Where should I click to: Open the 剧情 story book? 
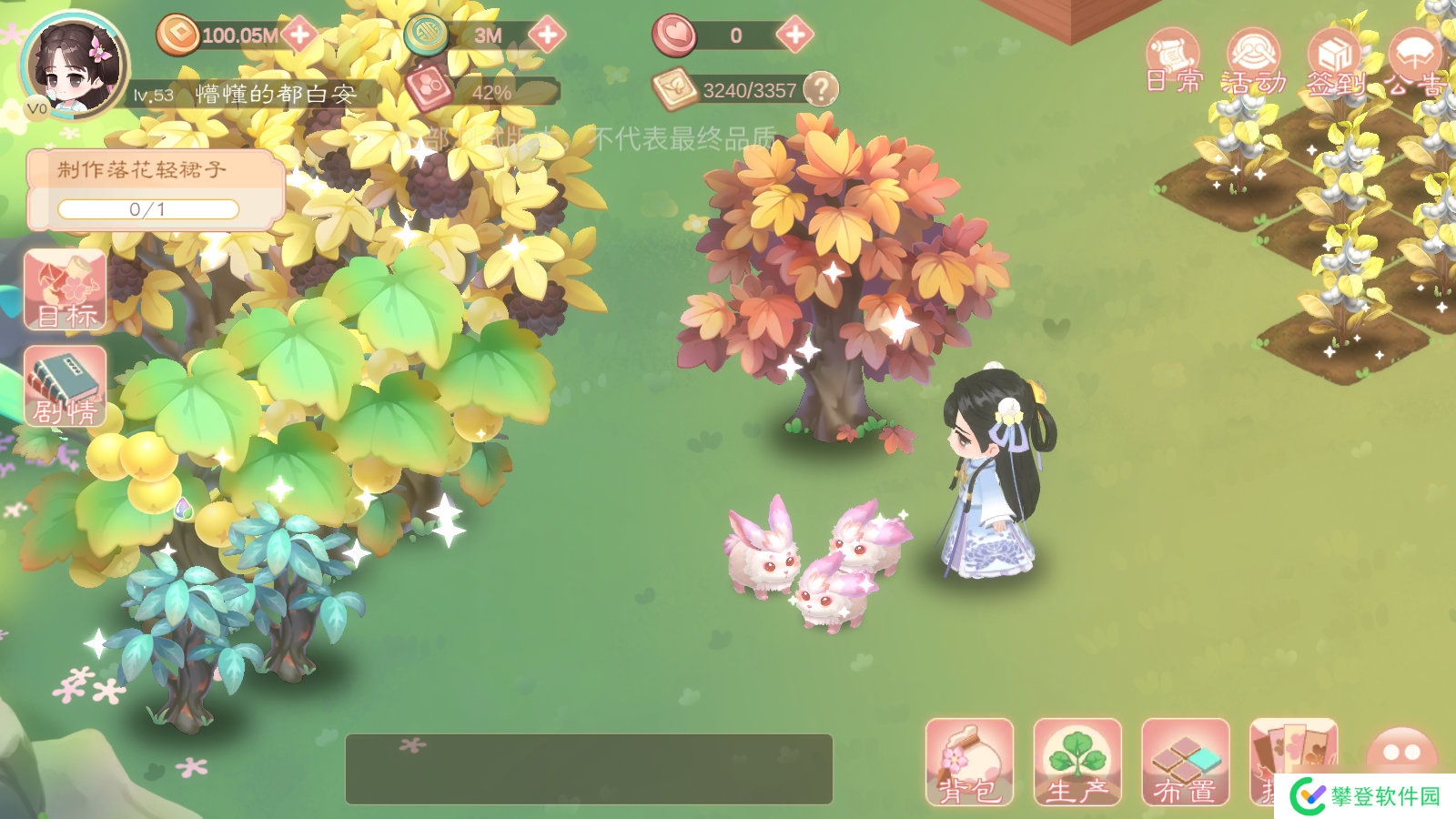click(66, 387)
